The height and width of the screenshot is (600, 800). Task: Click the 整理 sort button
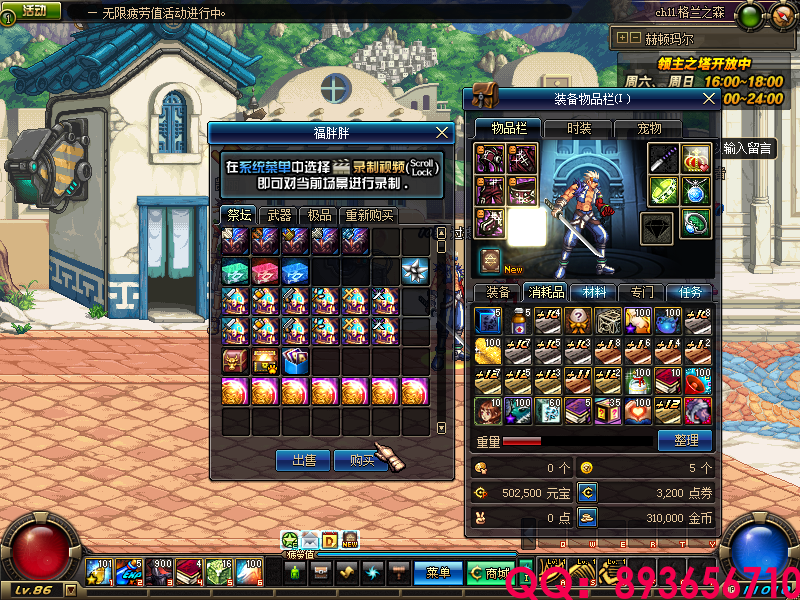pos(685,440)
